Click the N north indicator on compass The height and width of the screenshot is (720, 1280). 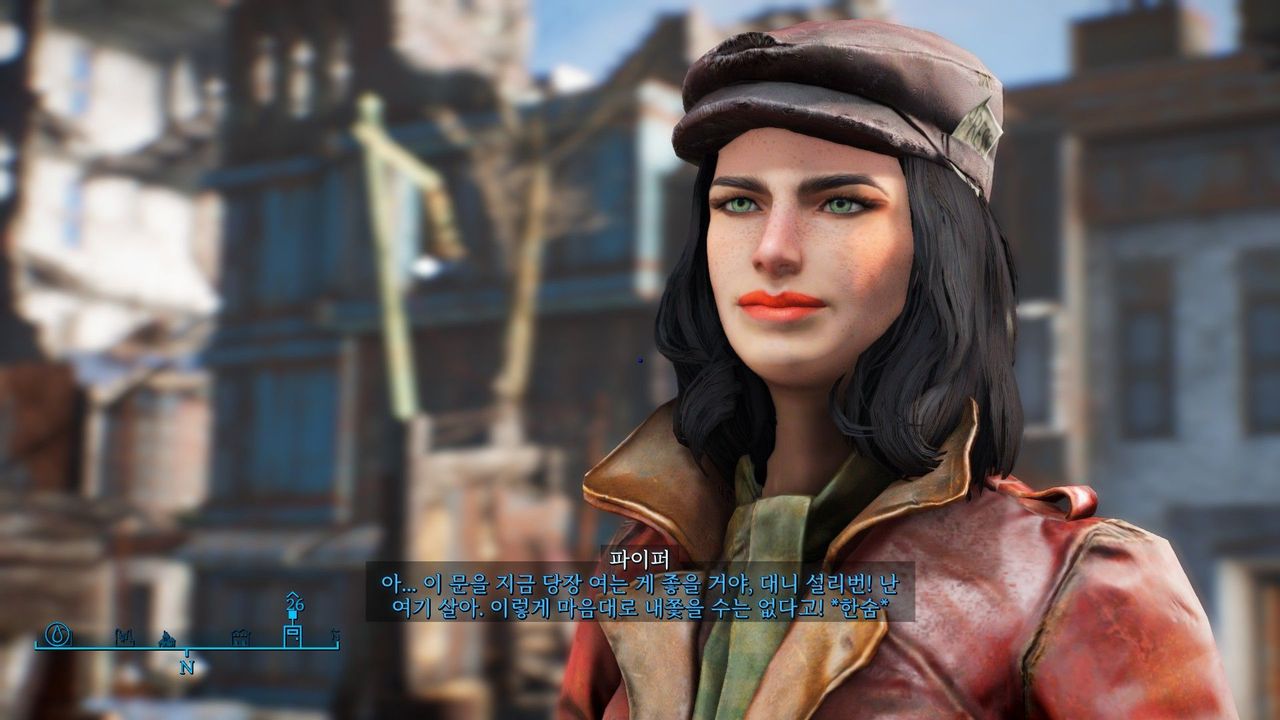[x=186, y=667]
